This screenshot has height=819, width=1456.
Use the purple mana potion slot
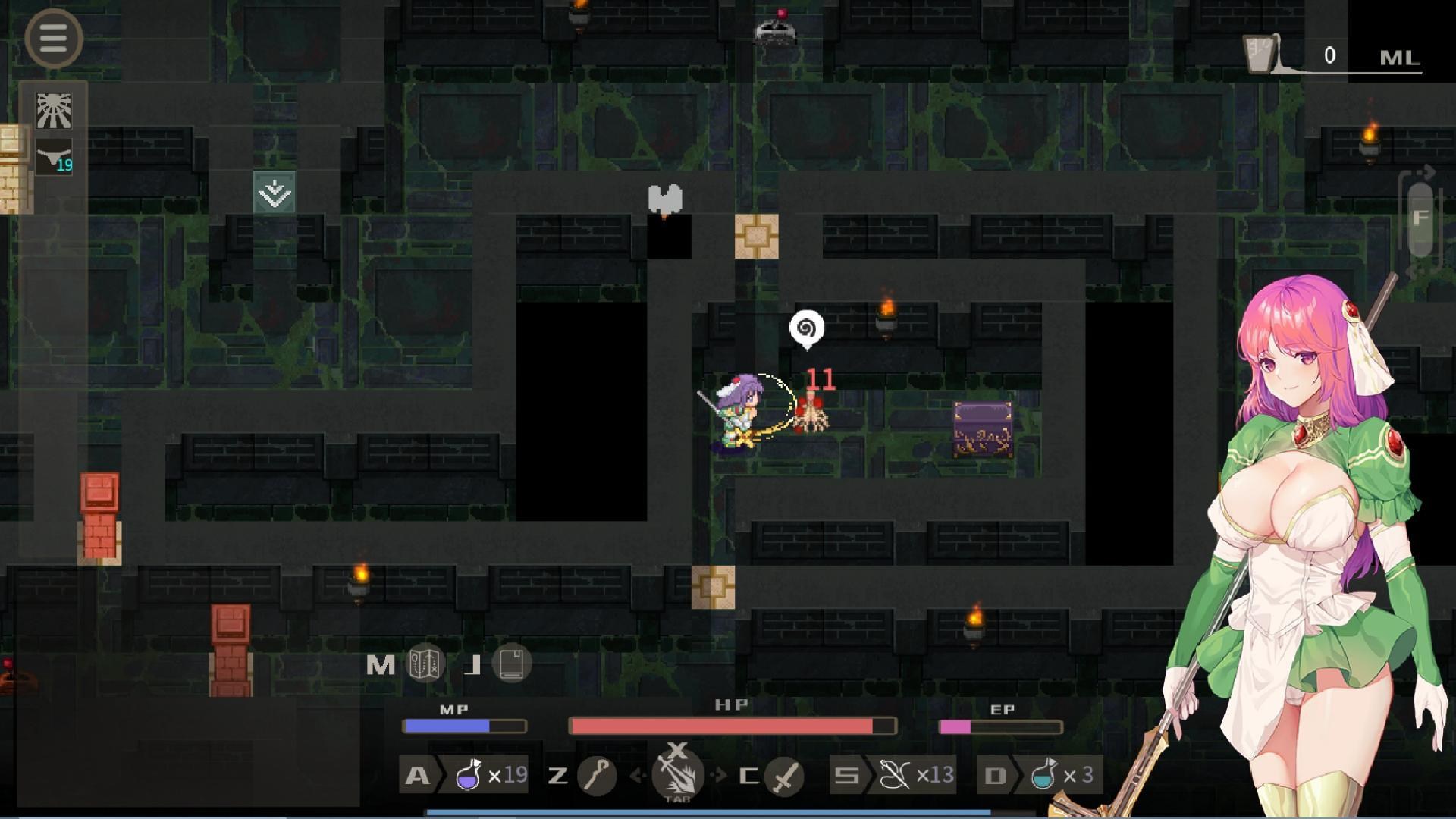tap(469, 775)
